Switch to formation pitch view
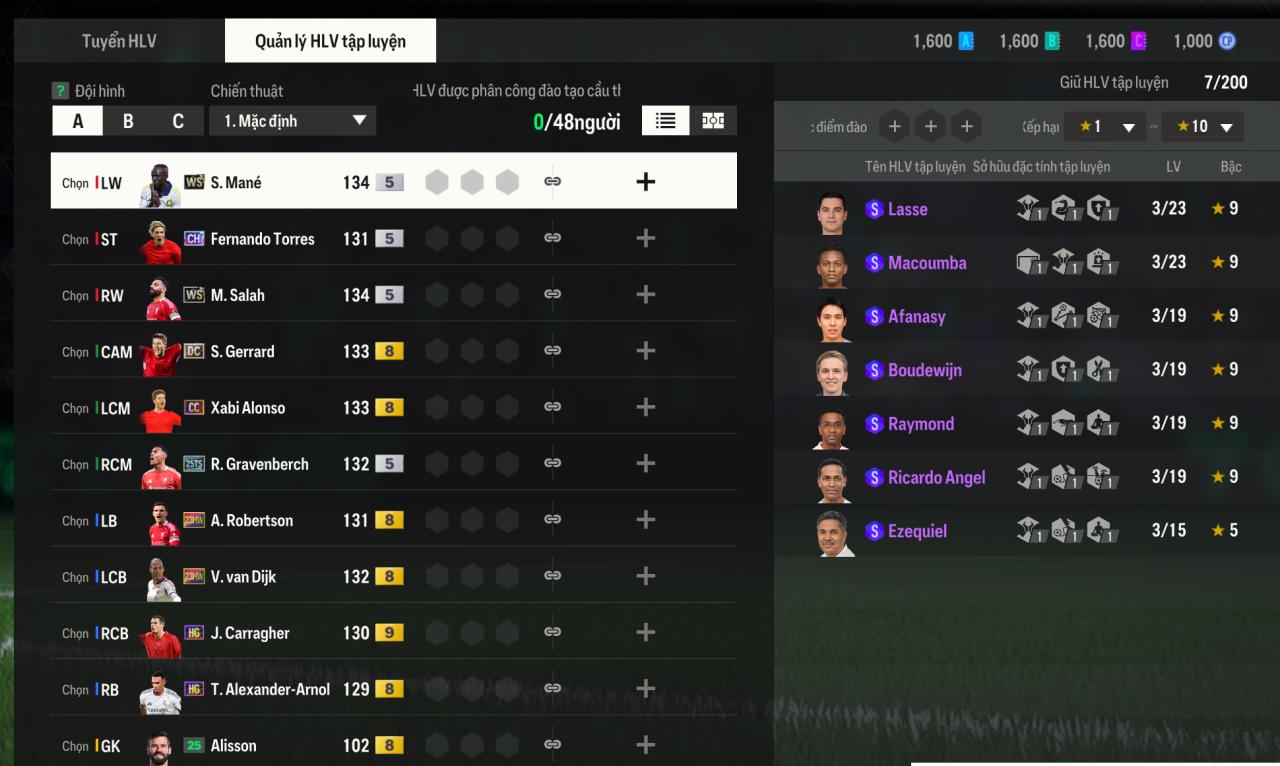Viewport: 1280px width, 766px height. pos(713,120)
